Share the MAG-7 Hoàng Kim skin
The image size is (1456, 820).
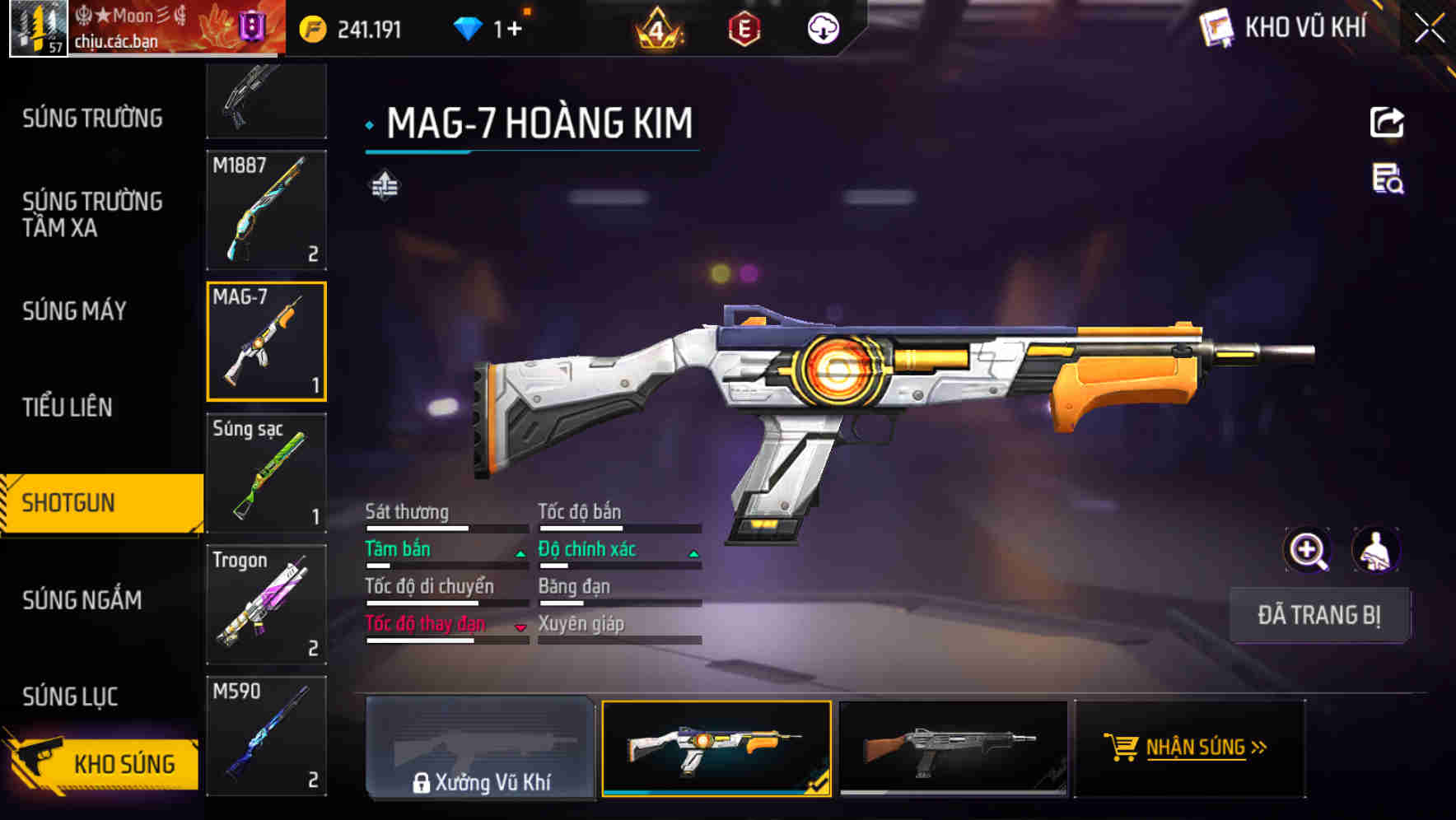[x=1387, y=123]
